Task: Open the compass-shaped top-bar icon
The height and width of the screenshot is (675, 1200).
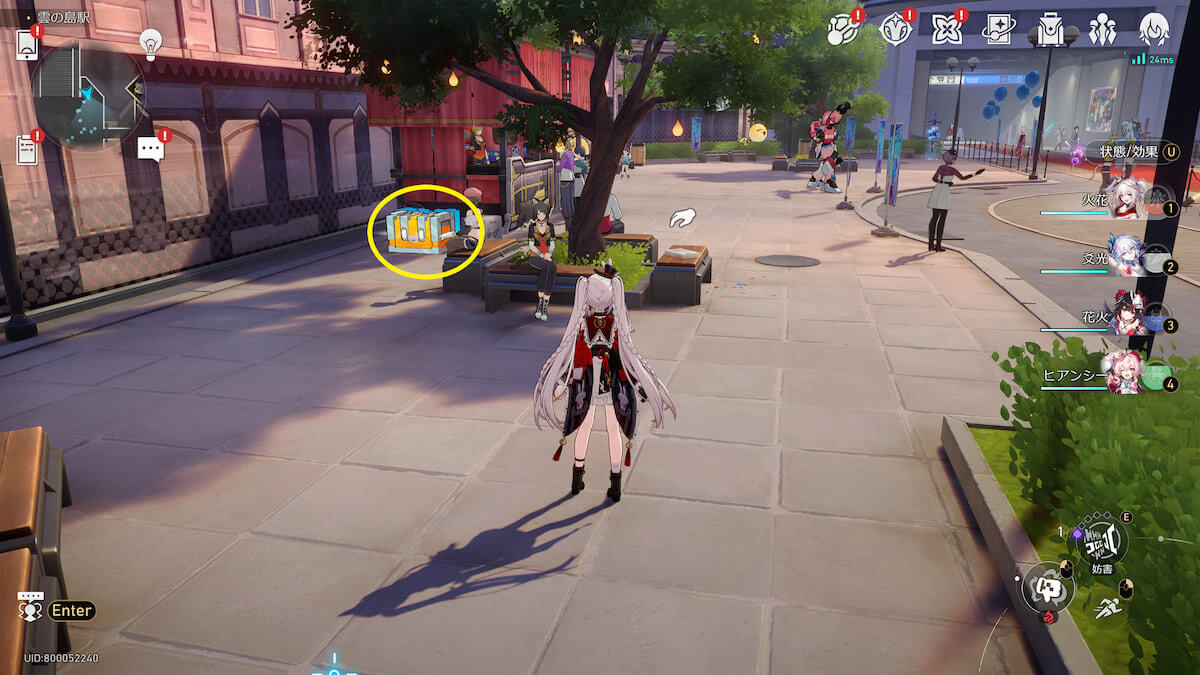Action: click(894, 30)
